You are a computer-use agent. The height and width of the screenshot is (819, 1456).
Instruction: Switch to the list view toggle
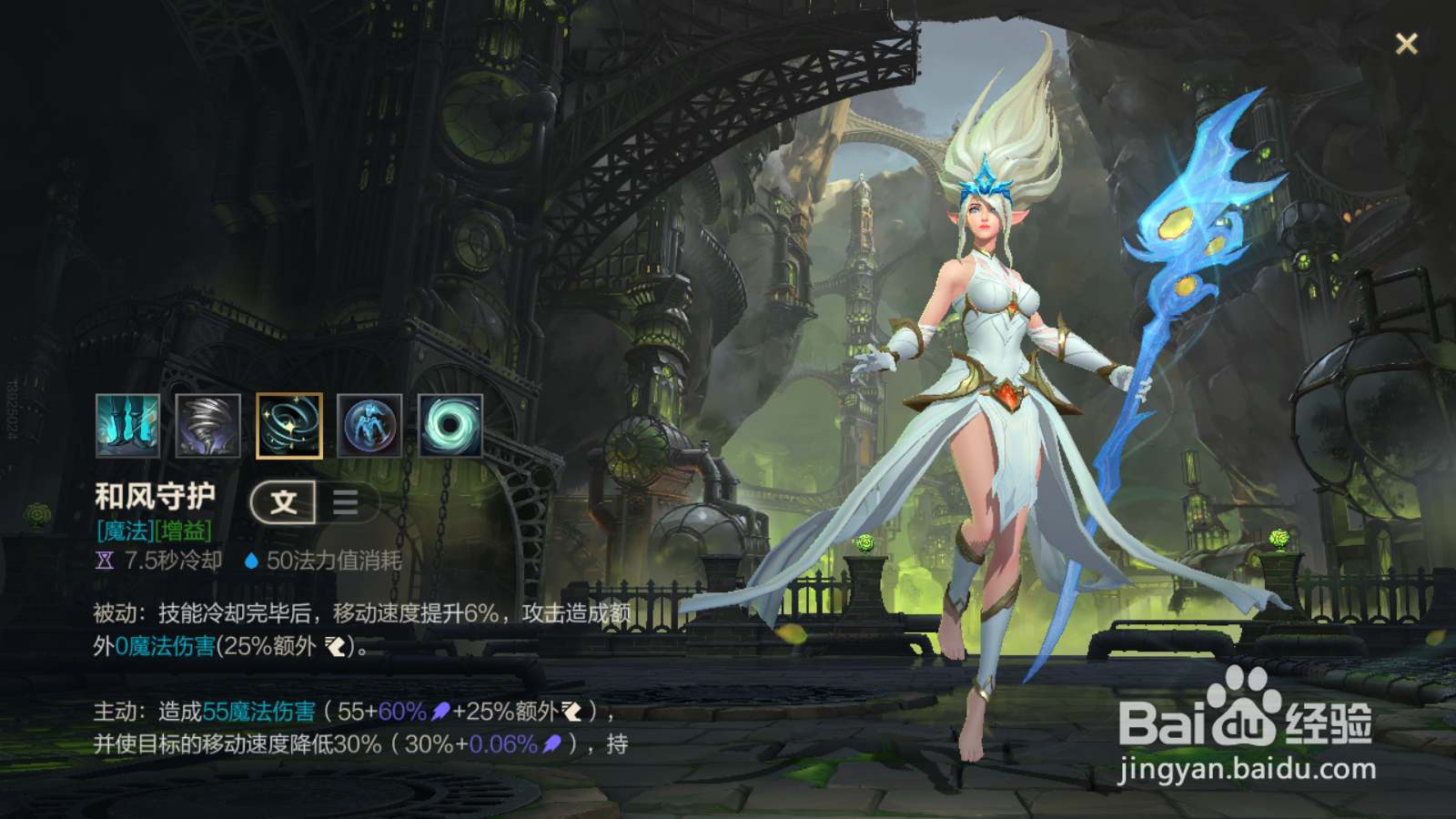pyautogui.click(x=346, y=501)
